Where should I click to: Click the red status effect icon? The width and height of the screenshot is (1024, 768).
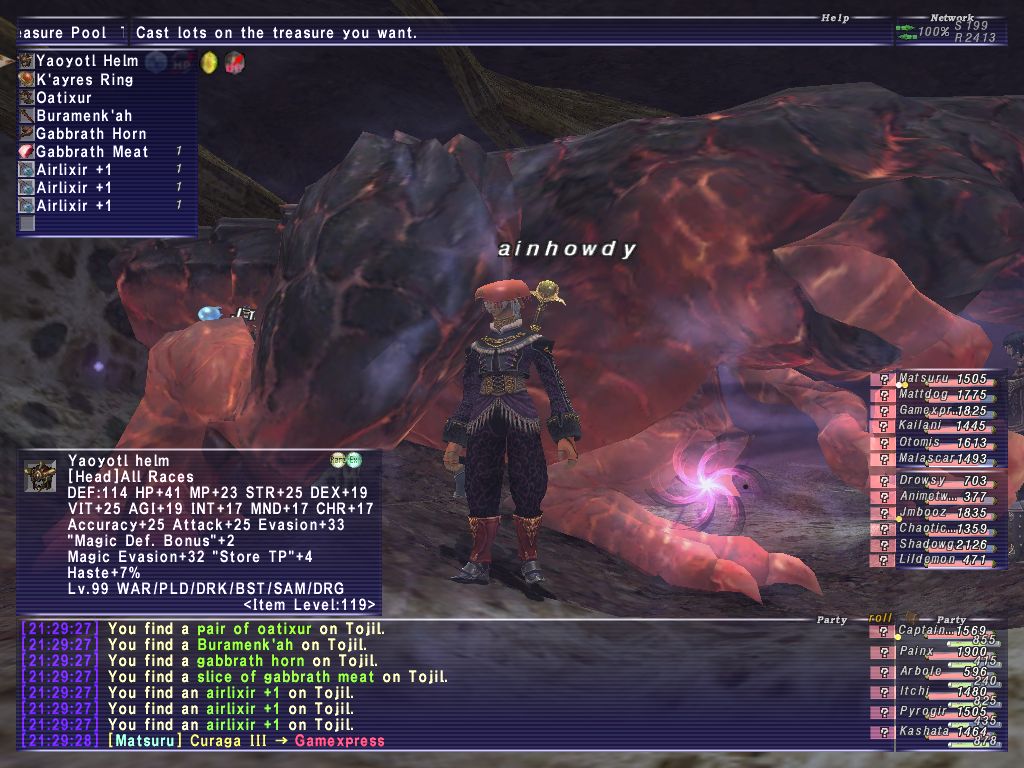[234, 62]
